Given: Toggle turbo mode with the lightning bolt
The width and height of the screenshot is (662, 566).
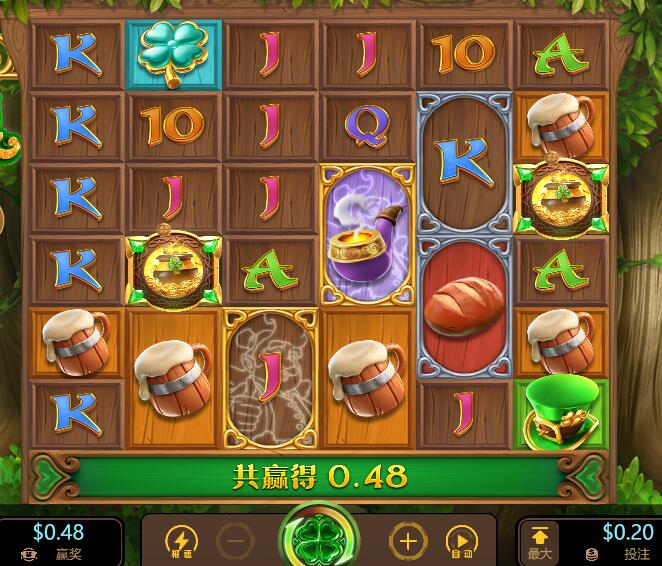Looking at the screenshot, I should point(181,542).
